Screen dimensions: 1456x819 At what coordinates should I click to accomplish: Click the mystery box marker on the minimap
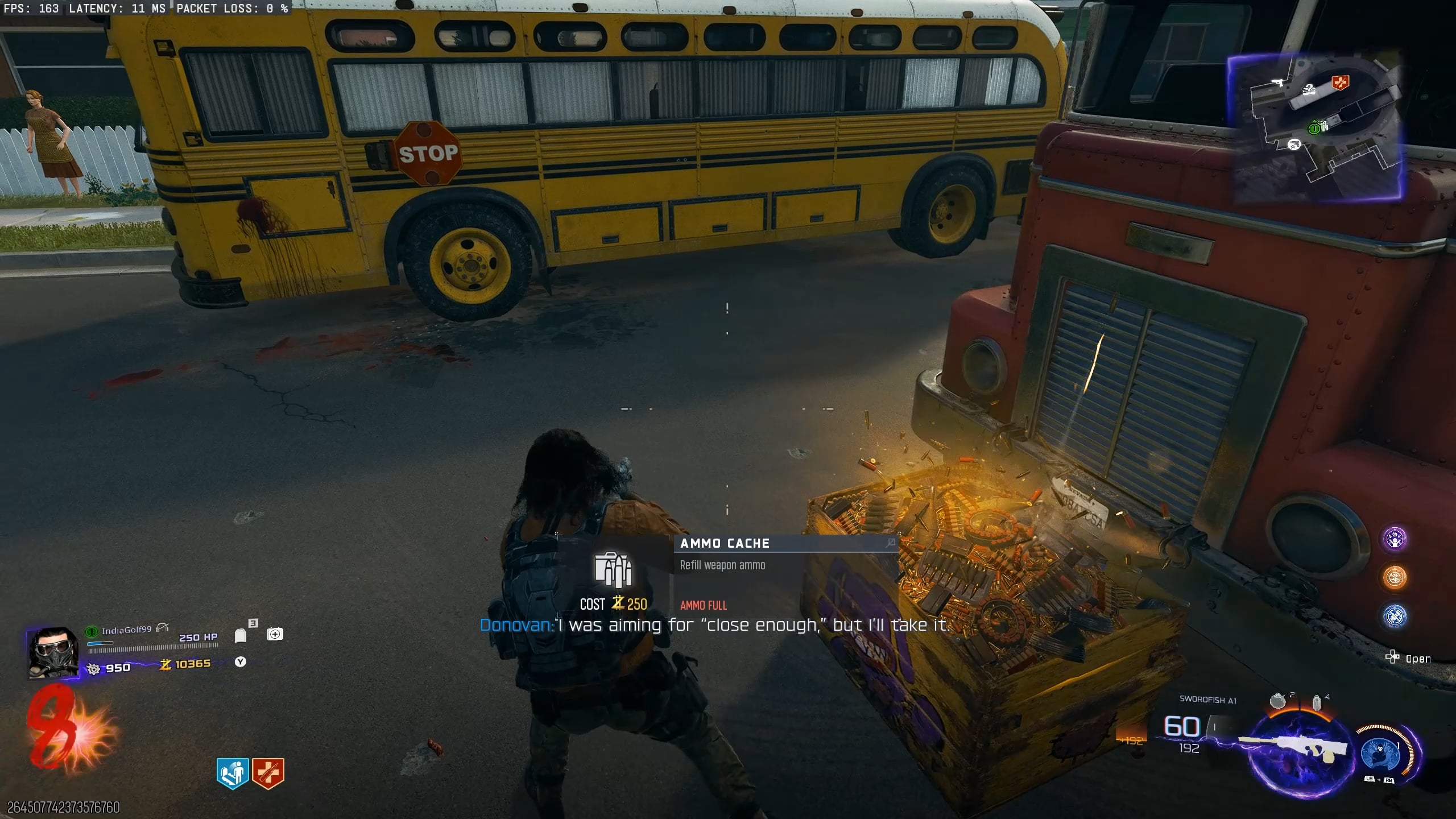(x=1309, y=89)
